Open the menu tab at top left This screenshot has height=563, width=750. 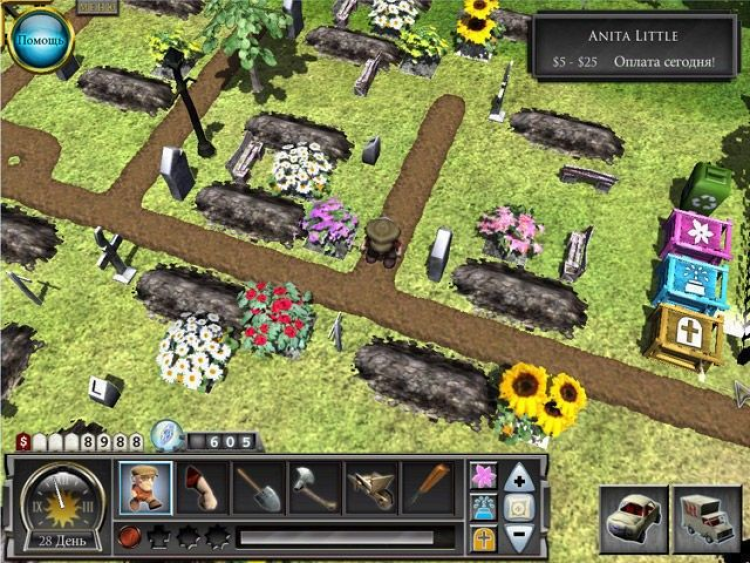click(x=96, y=6)
